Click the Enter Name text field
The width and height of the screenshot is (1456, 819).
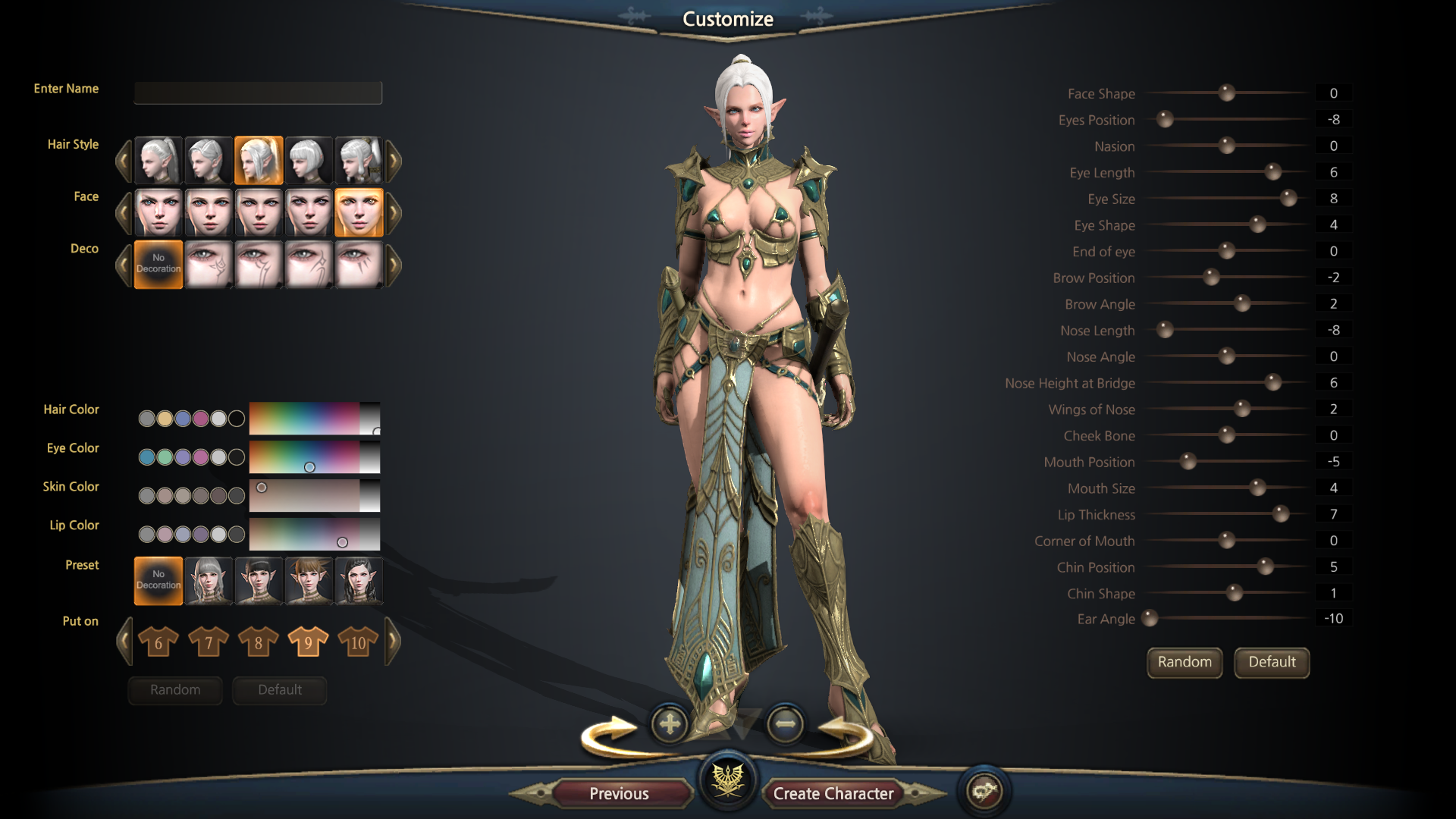(258, 93)
